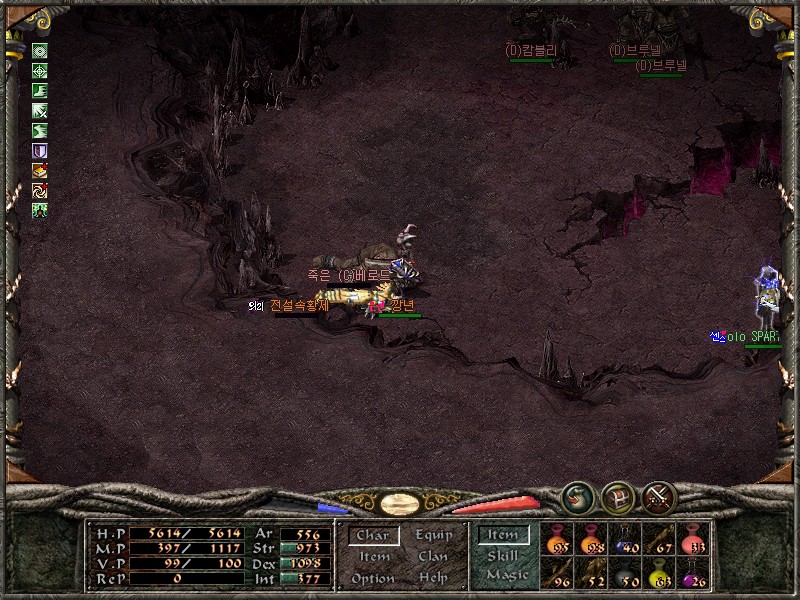Open the Char menu
The height and width of the screenshot is (600, 800).
(372, 536)
